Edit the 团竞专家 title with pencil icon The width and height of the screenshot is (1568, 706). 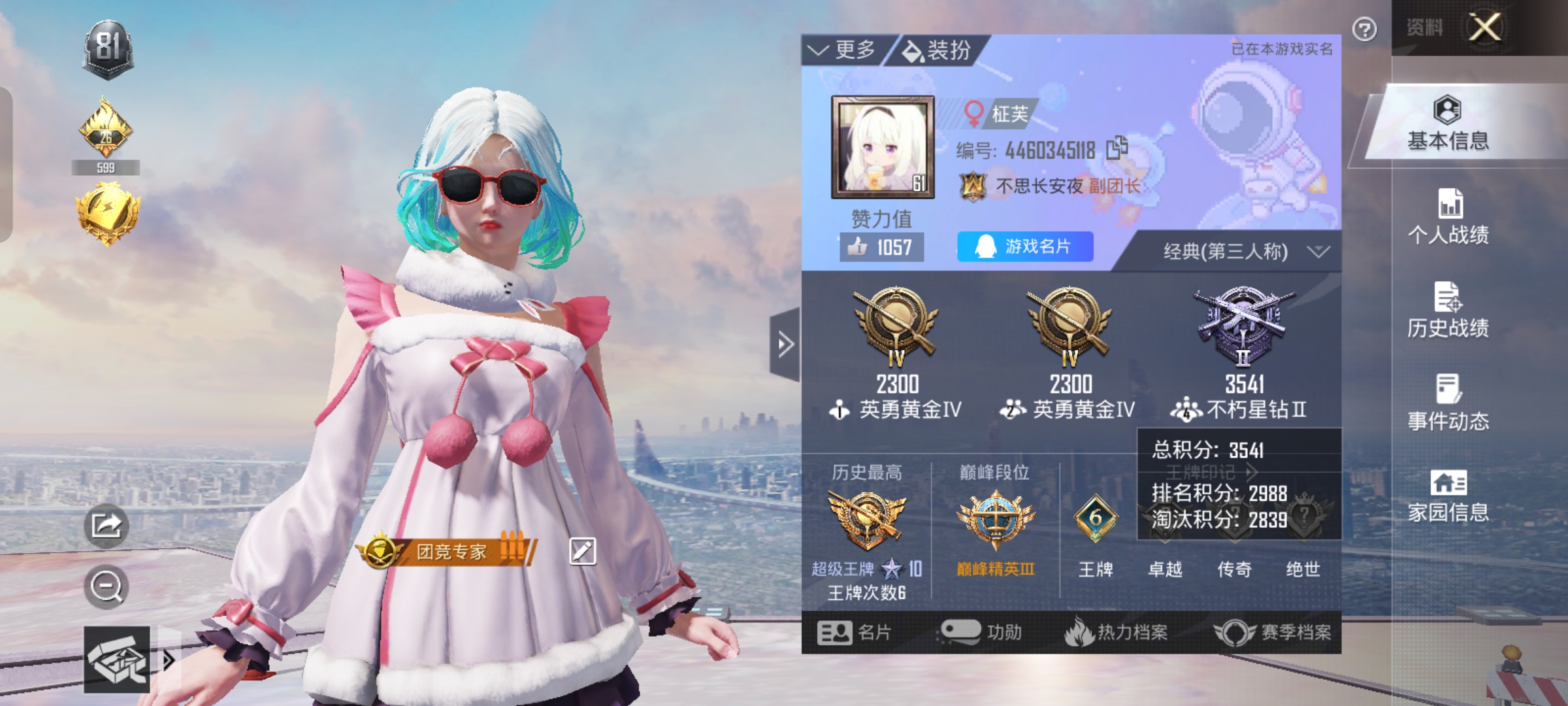coord(582,551)
